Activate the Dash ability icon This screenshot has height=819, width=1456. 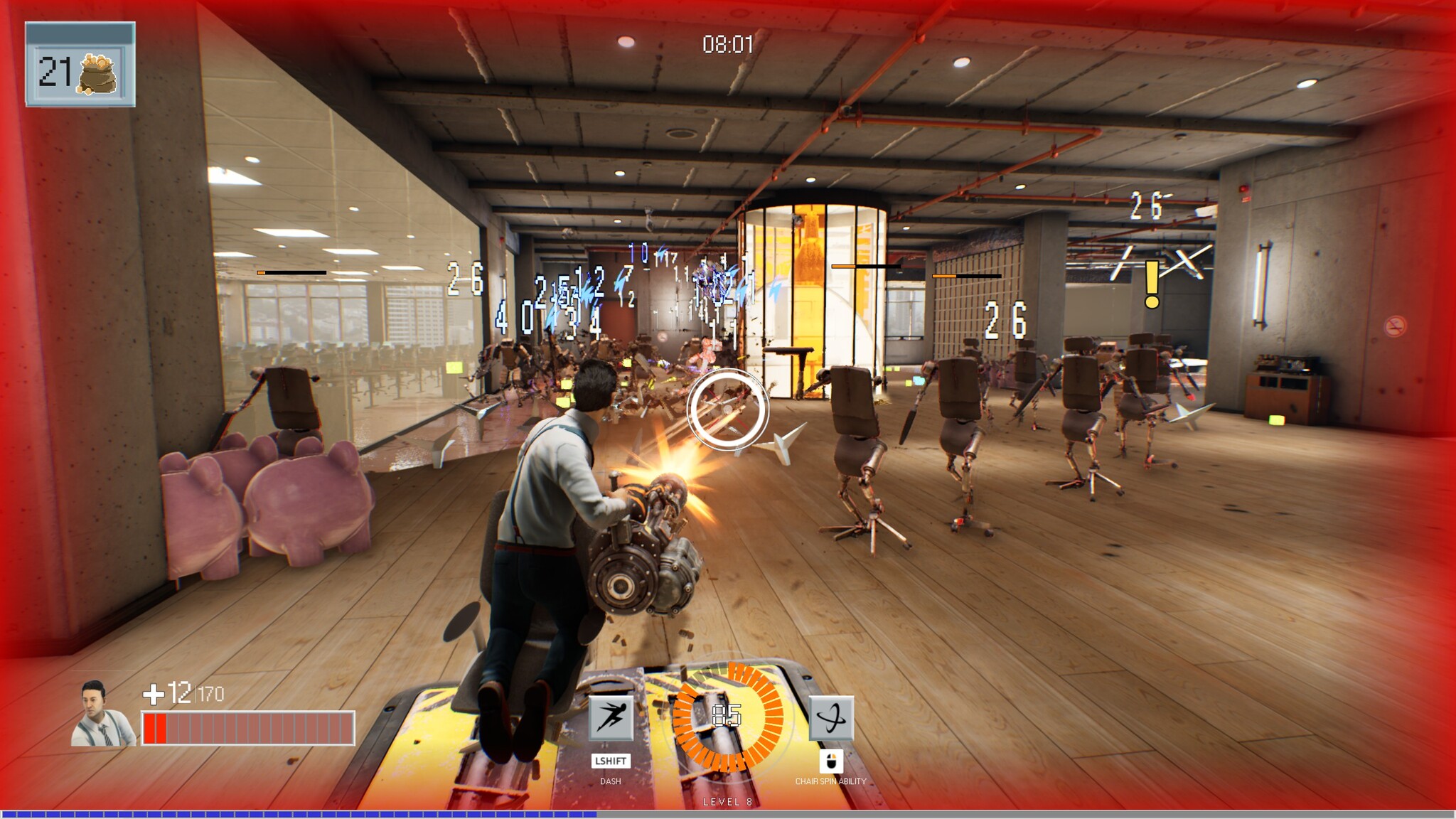(611, 718)
